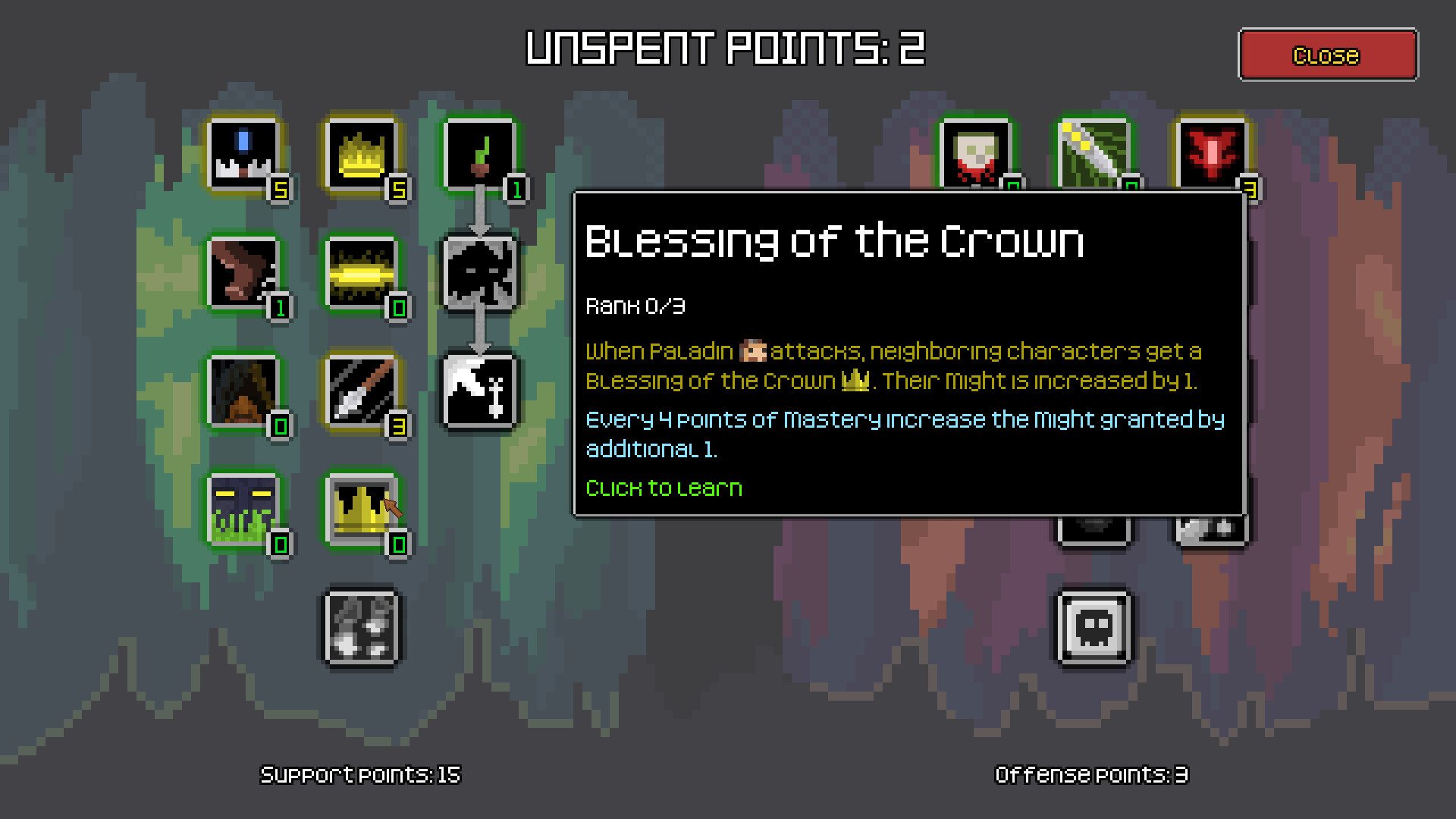
Task: Select the flaming crown skill with 5 ranks
Action: 362,154
